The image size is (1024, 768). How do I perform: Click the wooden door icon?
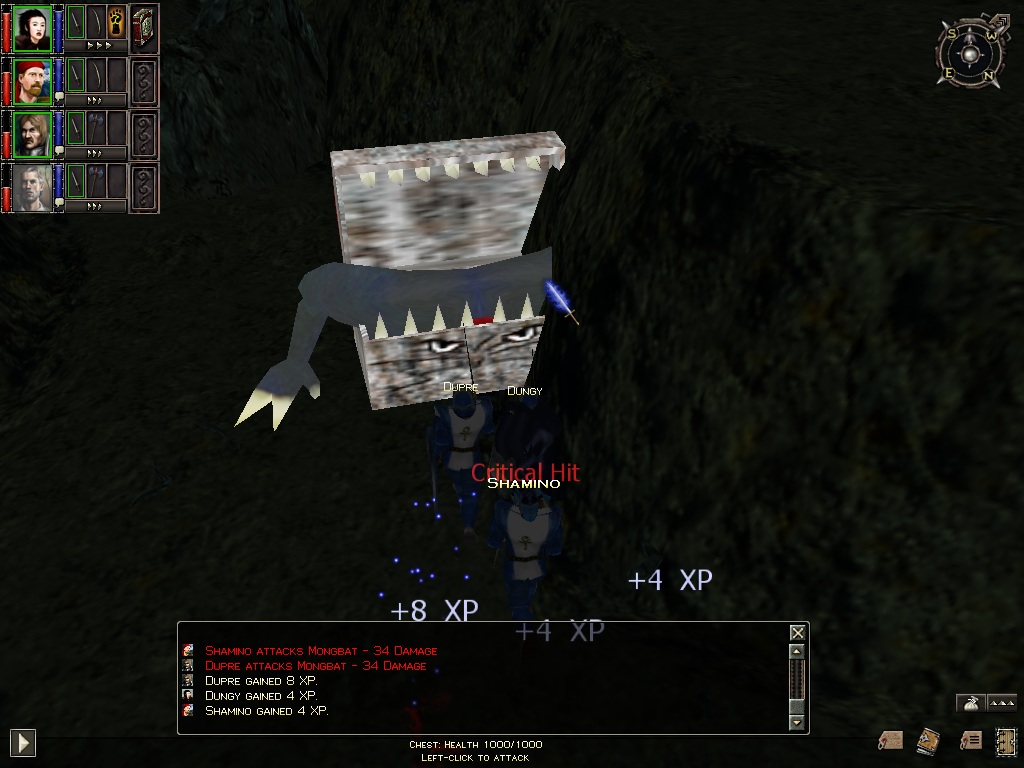[x=1006, y=740]
